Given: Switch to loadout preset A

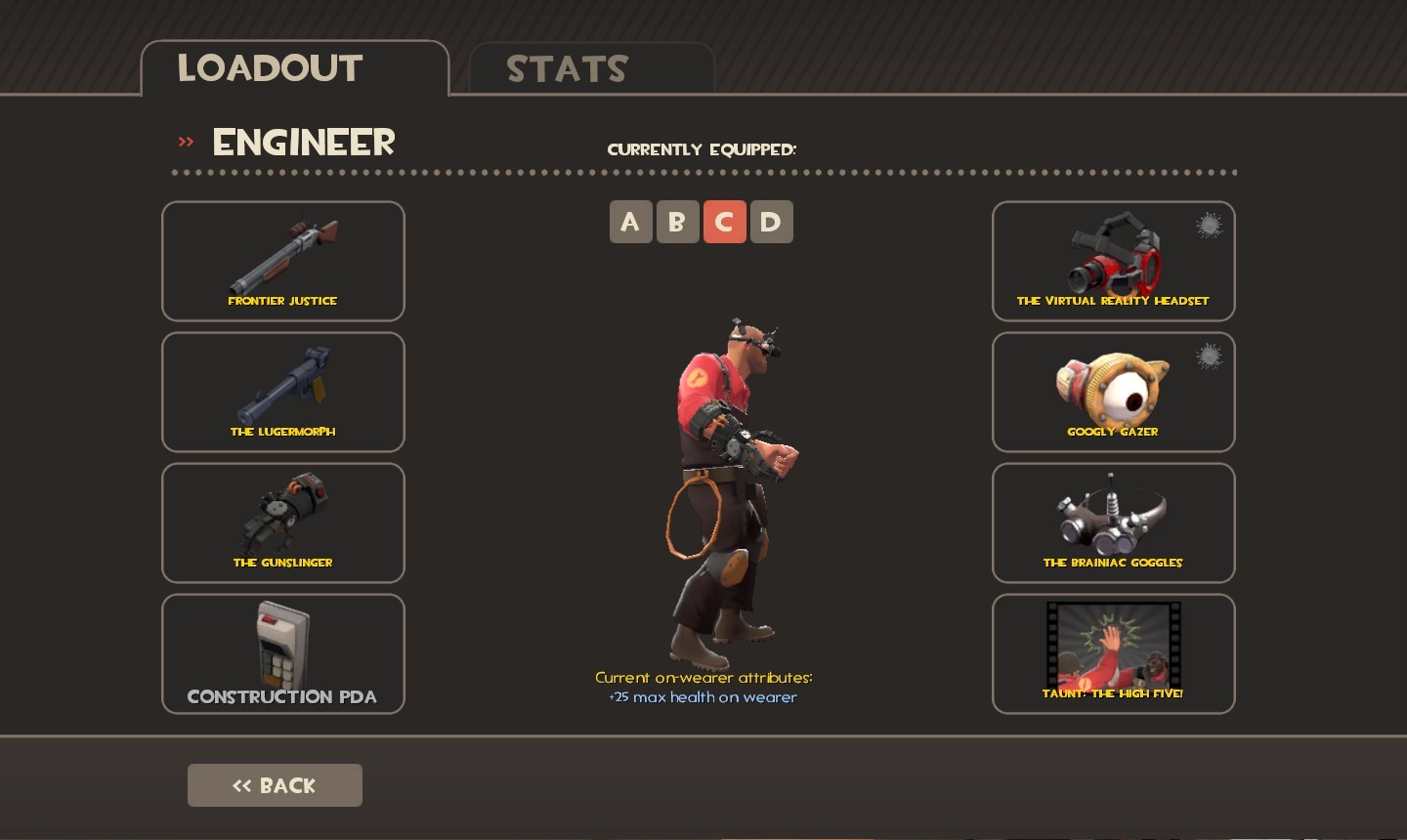Looking at the screenshot, I should 630,222.
